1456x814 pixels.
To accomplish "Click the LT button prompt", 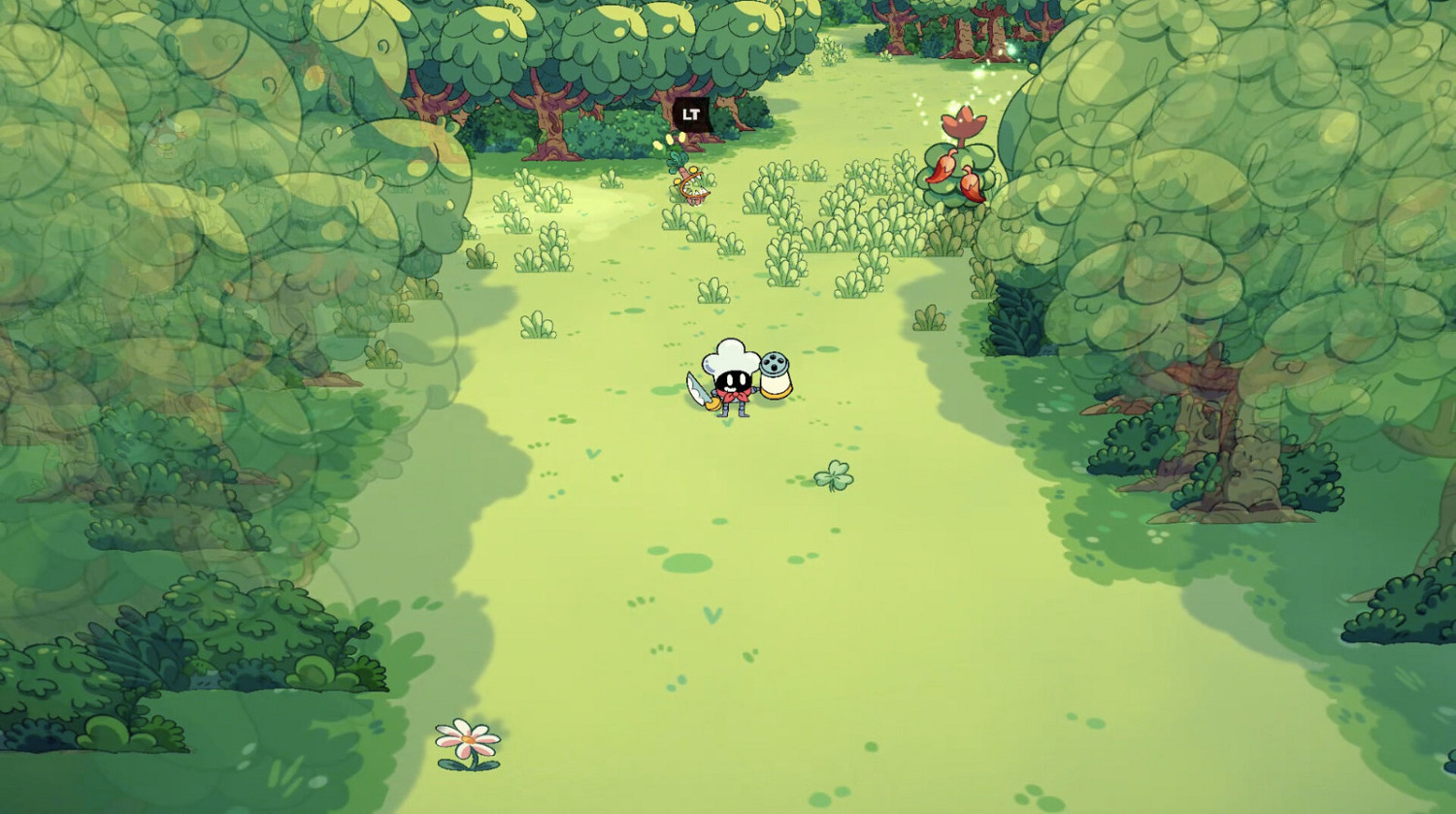I will click(691, 114).
